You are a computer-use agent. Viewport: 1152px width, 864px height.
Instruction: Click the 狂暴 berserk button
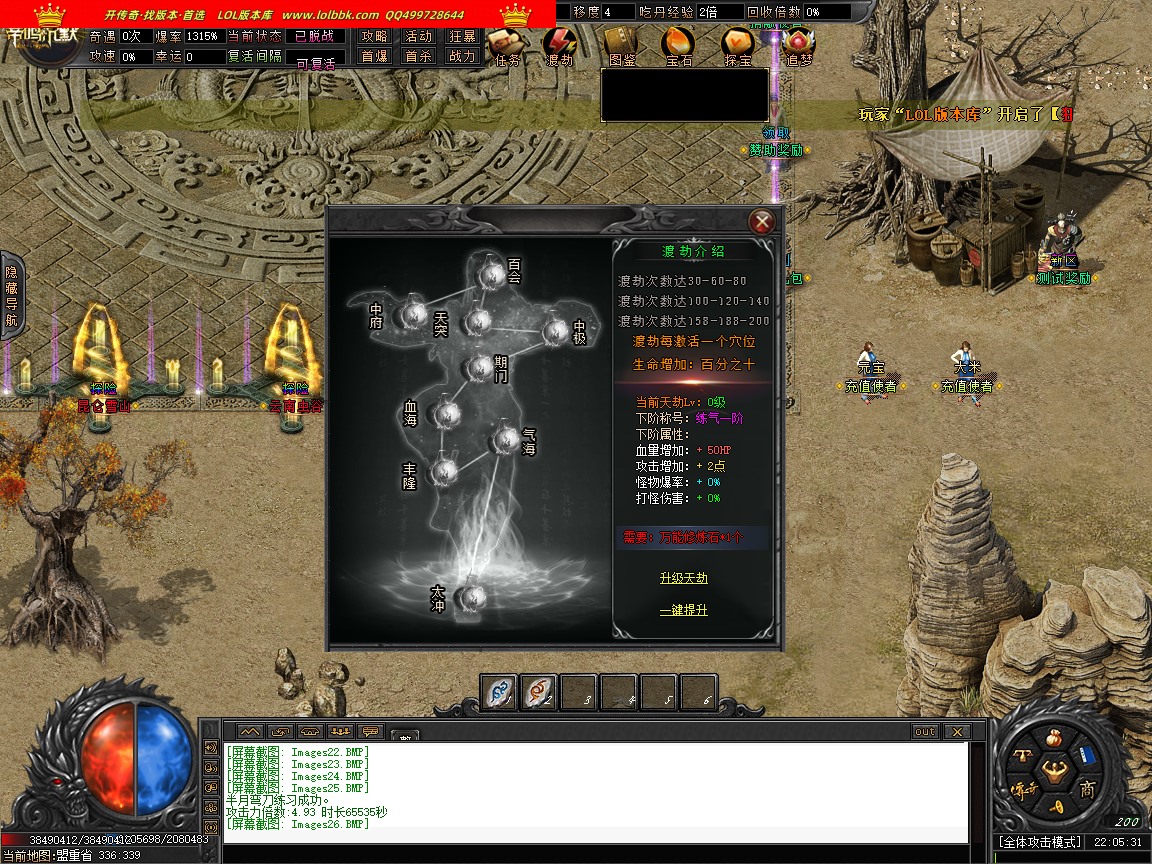pyautogui.click(x=463, y=36)
